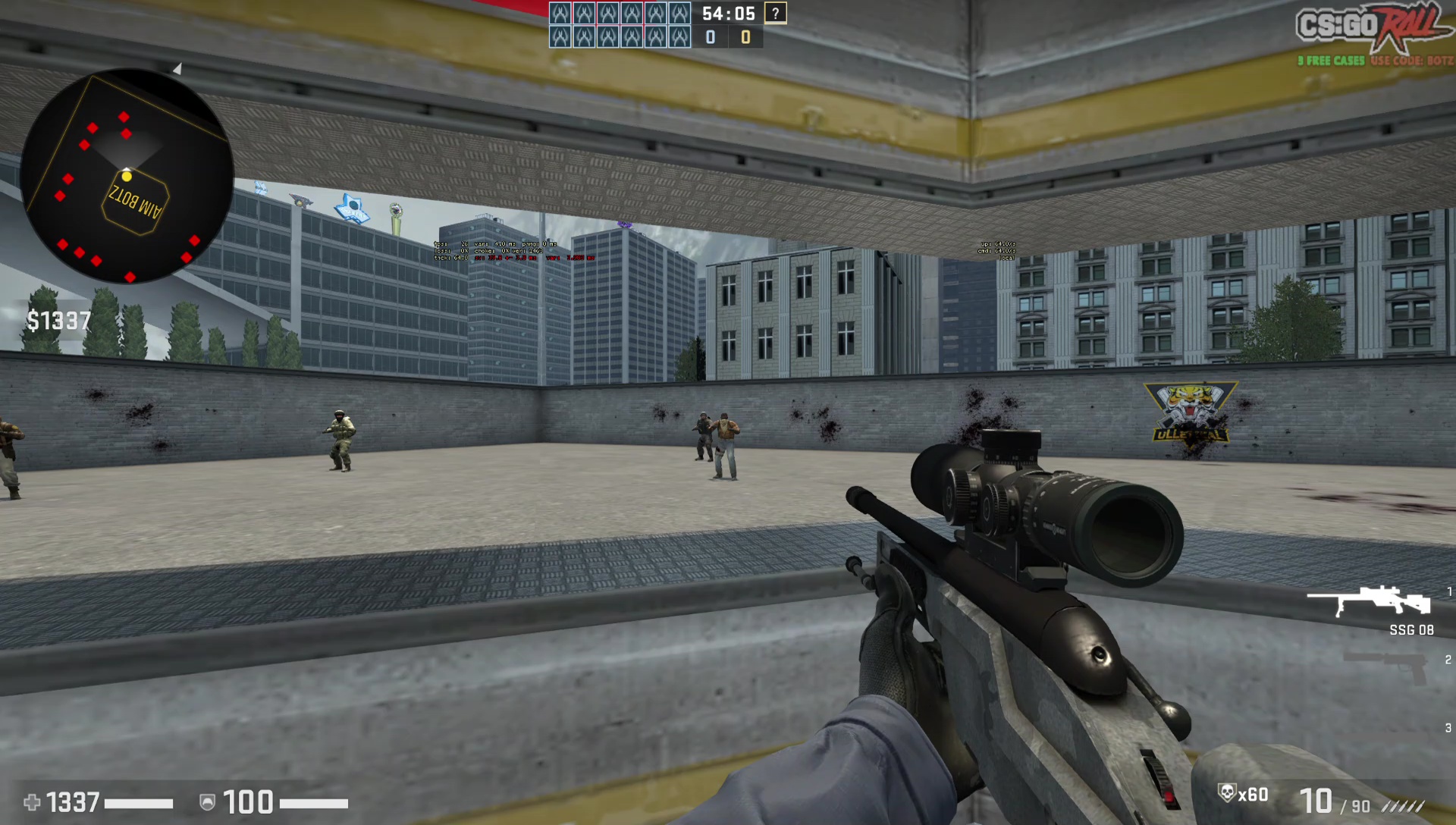
Task: Click the circular AIM BOTZ radar minimap
Action: pyautogui.click(x=127, y=176)
